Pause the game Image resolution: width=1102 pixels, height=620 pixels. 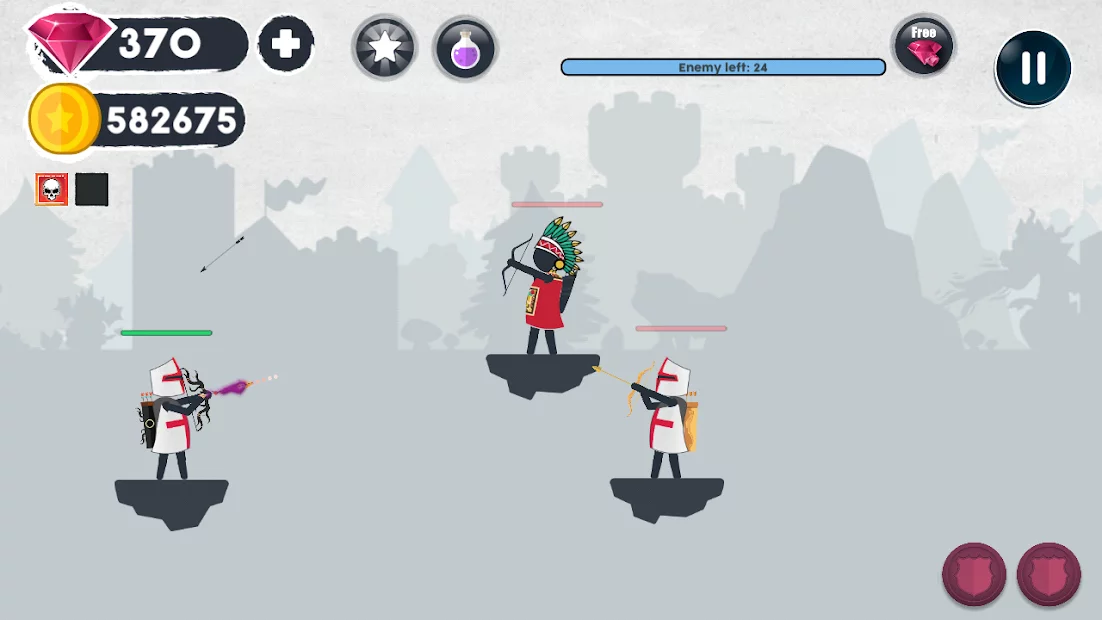pyautogui.click(x=1033, y=68)
